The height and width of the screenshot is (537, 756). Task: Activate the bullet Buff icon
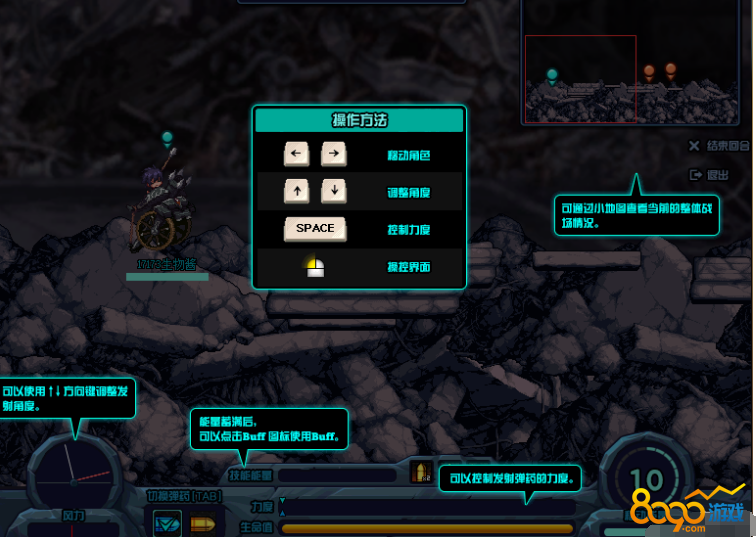pyautogui.click(x=421, y=472)
